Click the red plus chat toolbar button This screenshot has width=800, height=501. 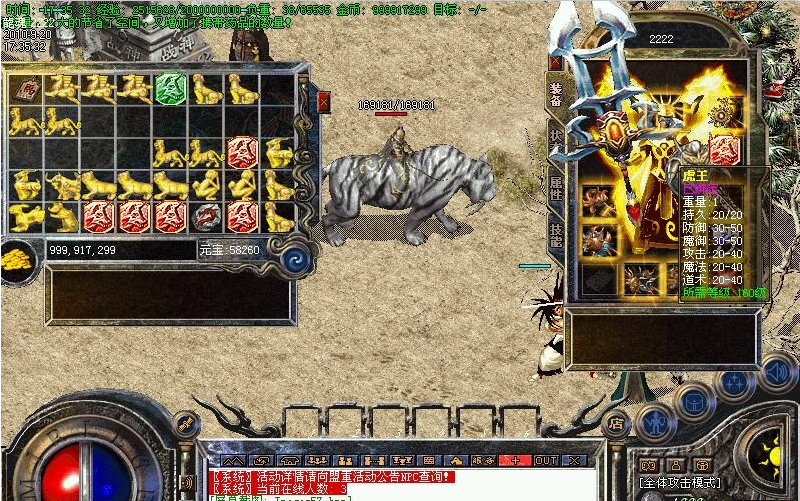[x=515, y=461]
